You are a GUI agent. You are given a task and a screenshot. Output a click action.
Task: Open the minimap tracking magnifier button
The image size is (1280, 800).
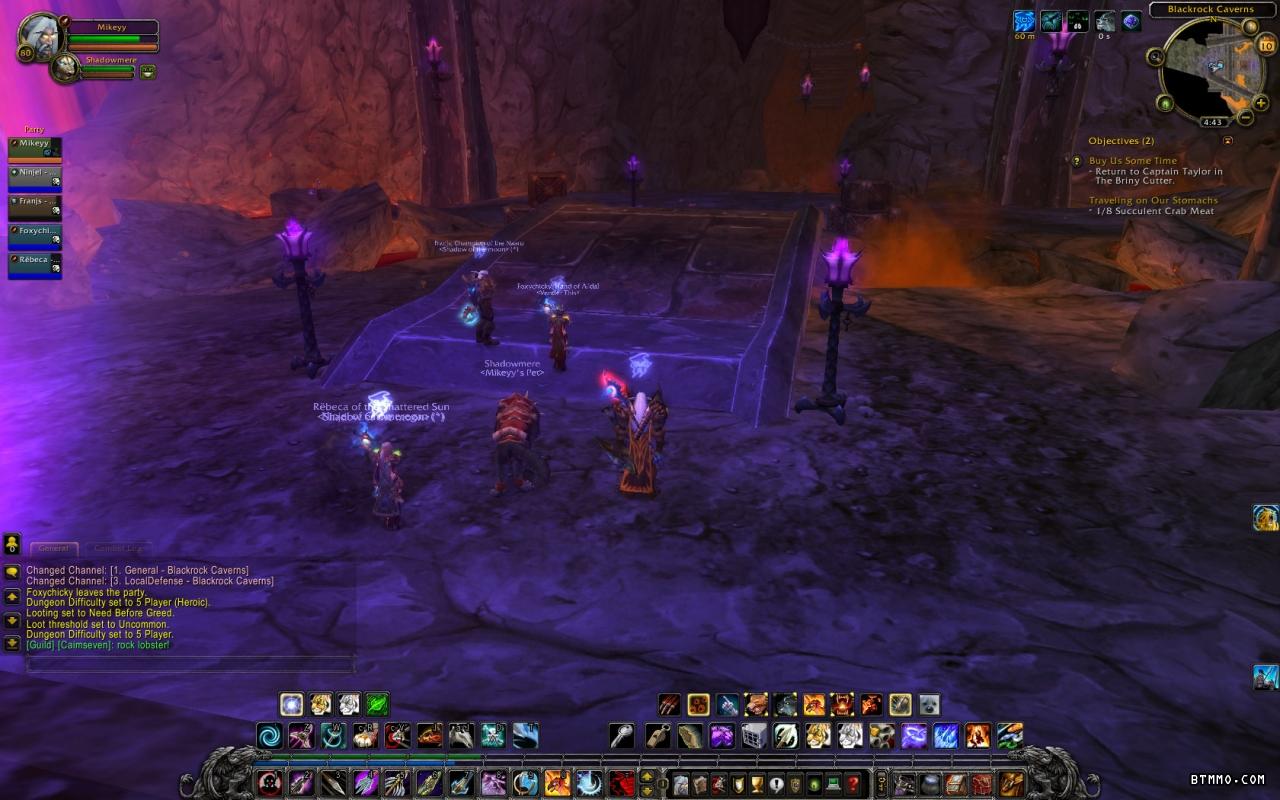click(x=1155, y=57)
